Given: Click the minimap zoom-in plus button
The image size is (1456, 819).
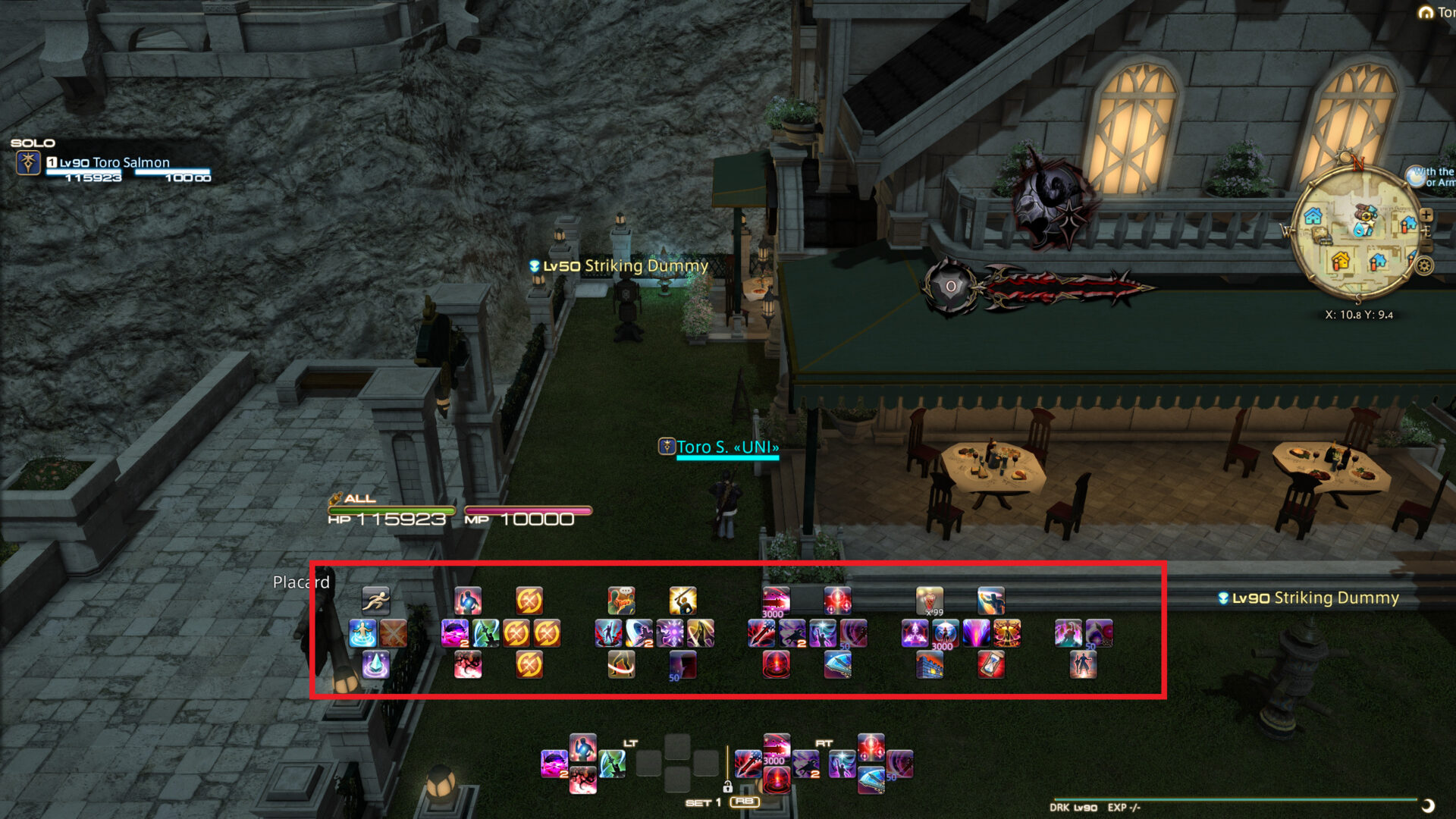Looking at the screenshot, I should [x=1426, y=215].
